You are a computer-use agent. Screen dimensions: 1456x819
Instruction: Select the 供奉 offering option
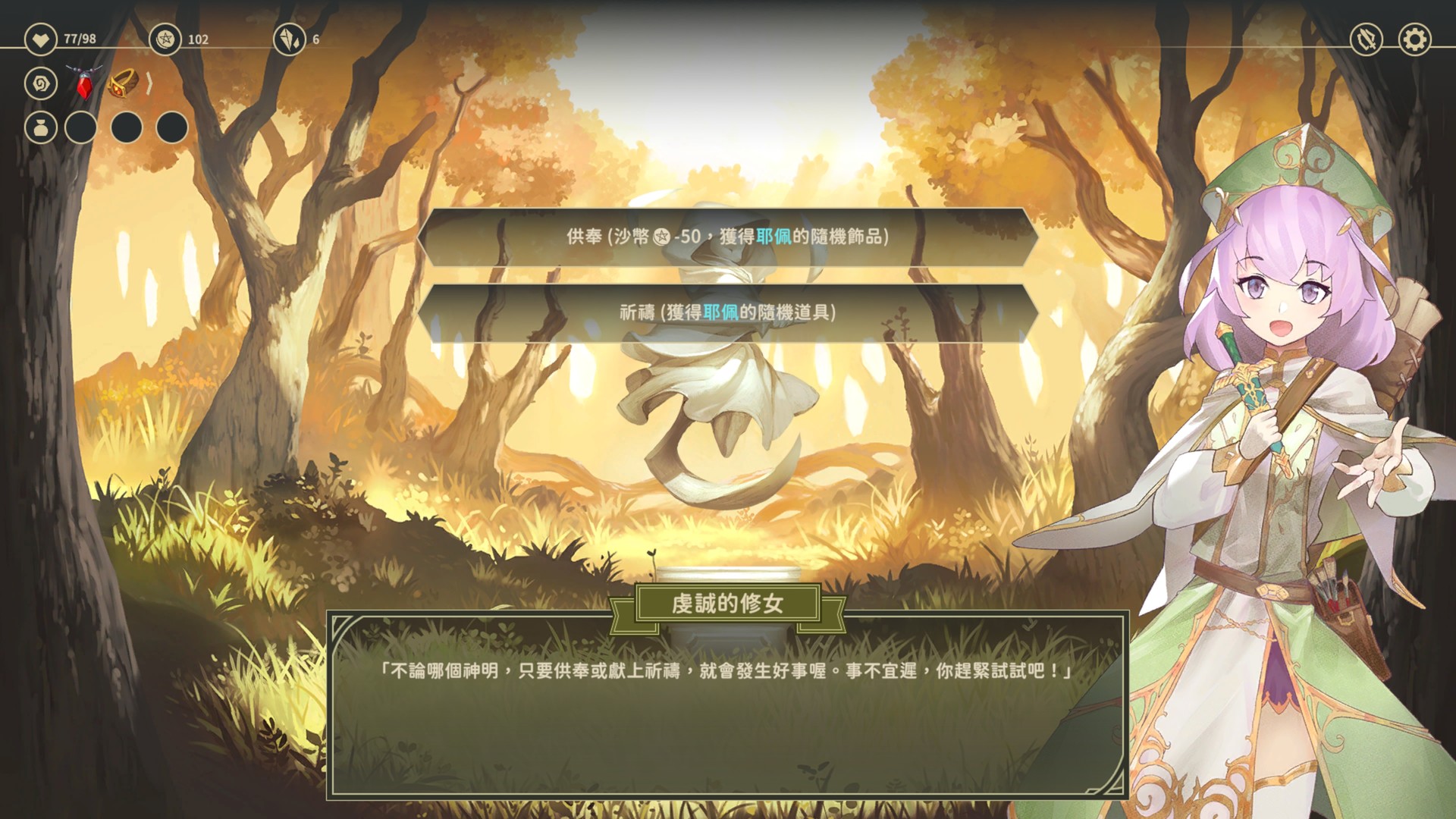click(x=728, y=237)
